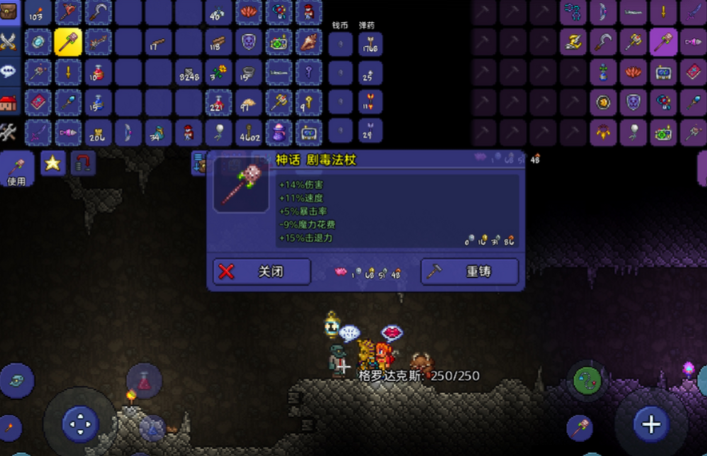The height and width of the screenshot is (456, 707).
Task: Click the staff in the reforge slot
Action: [241, 184]
